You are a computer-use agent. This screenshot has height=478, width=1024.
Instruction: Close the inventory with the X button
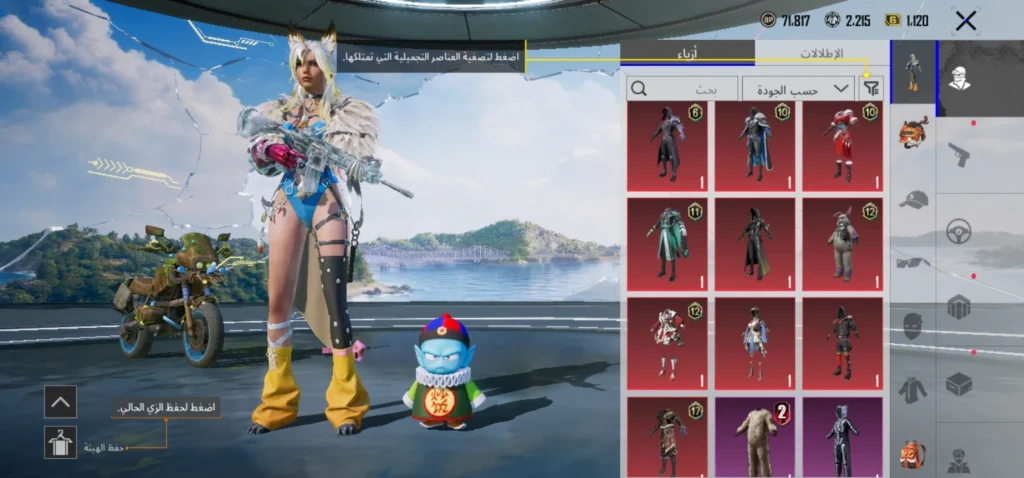click(965, 20)
